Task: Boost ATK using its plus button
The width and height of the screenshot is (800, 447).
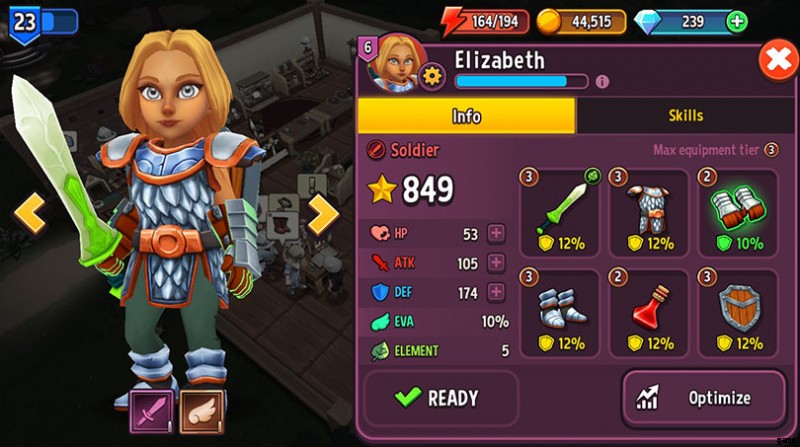Action: tap(496, 263)
